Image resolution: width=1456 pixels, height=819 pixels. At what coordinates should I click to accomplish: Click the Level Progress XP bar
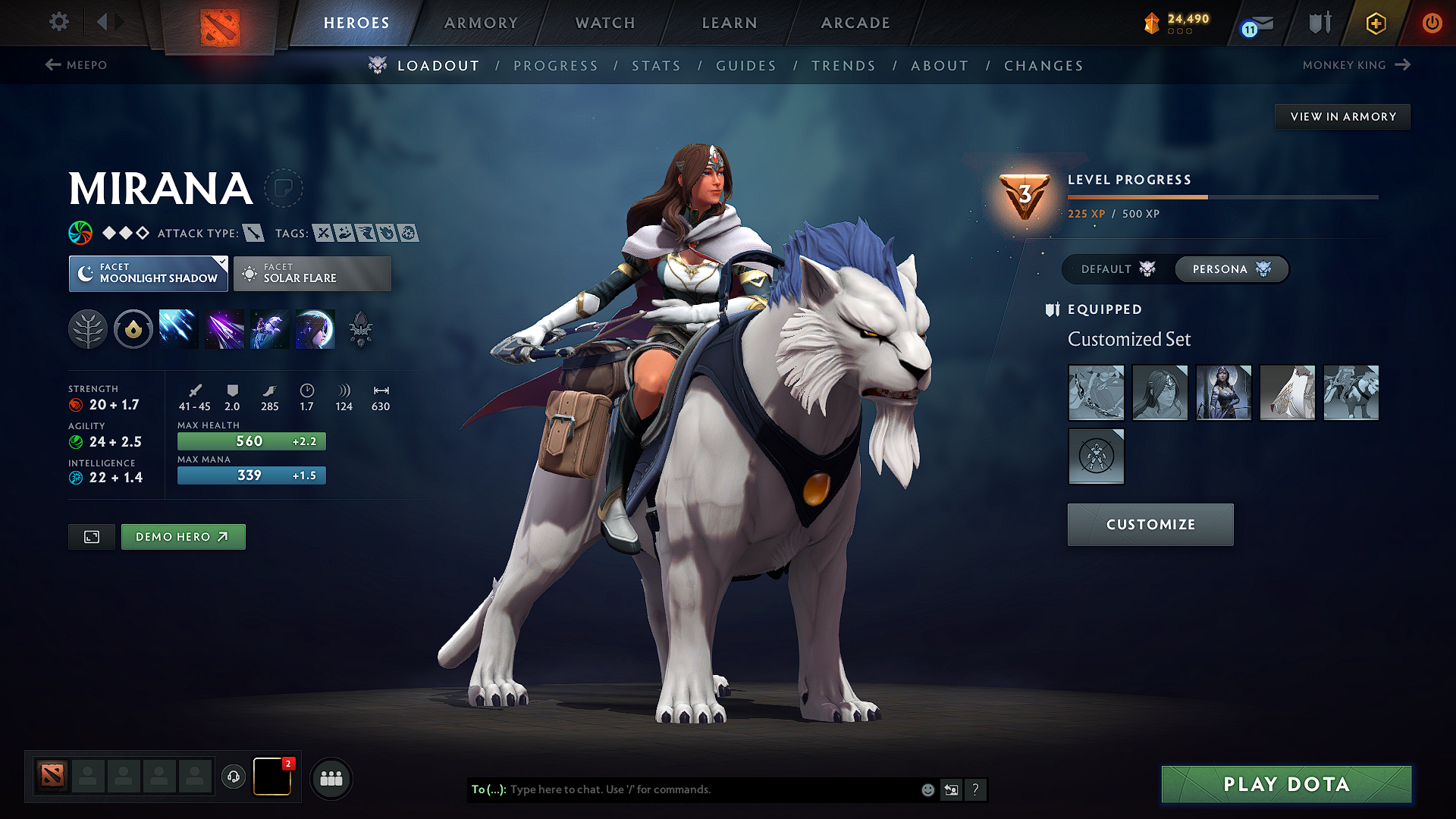1221,196
